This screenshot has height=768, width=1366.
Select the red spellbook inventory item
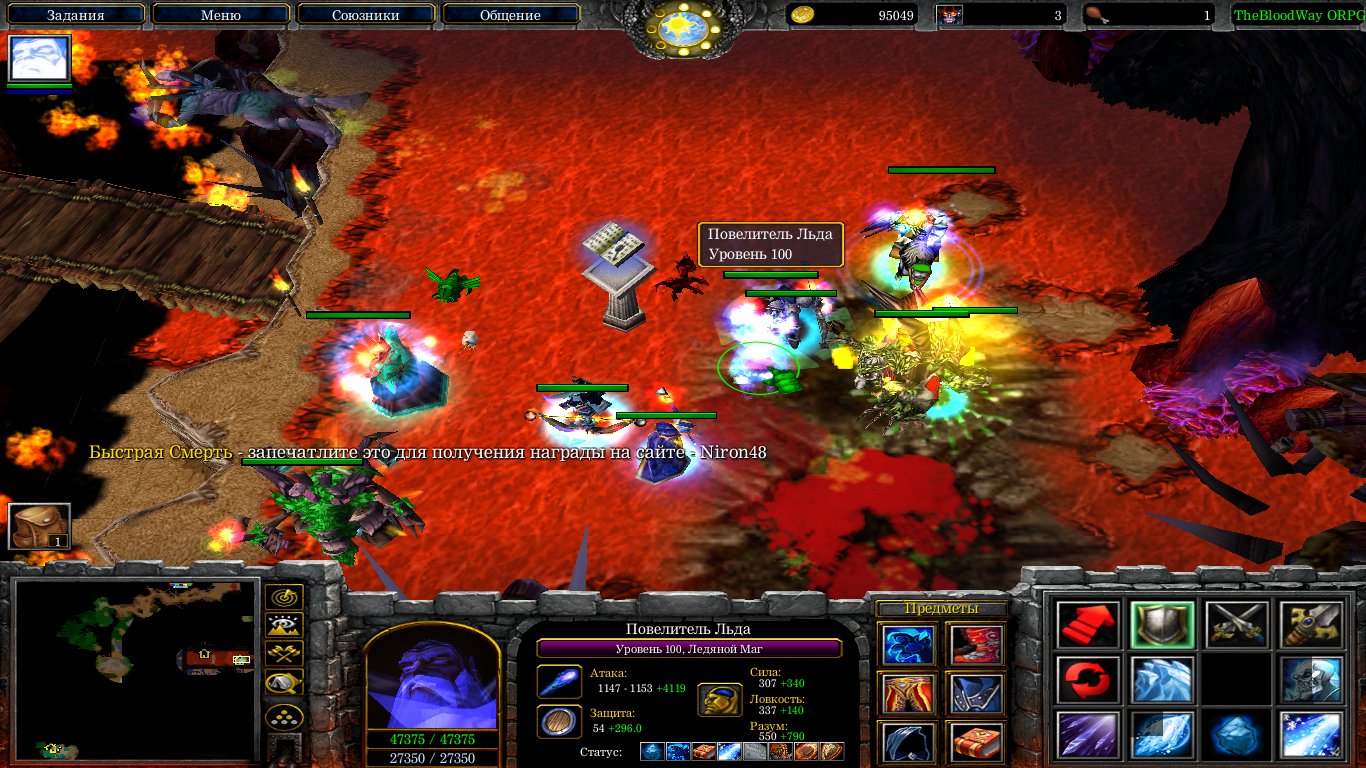click(x=975, y=741)
